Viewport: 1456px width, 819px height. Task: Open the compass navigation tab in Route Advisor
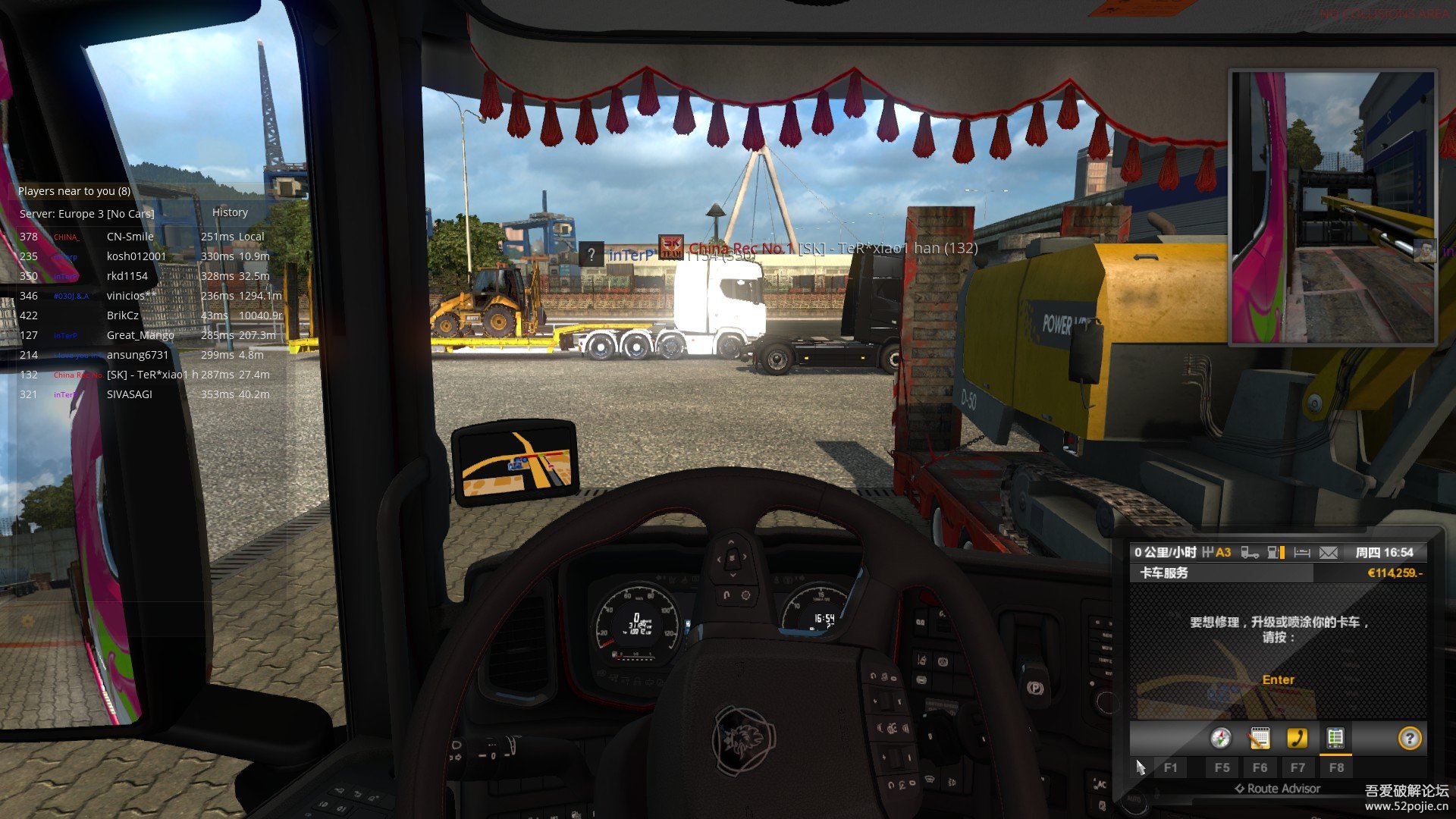pyautogui.click(x=1220, y=738)
